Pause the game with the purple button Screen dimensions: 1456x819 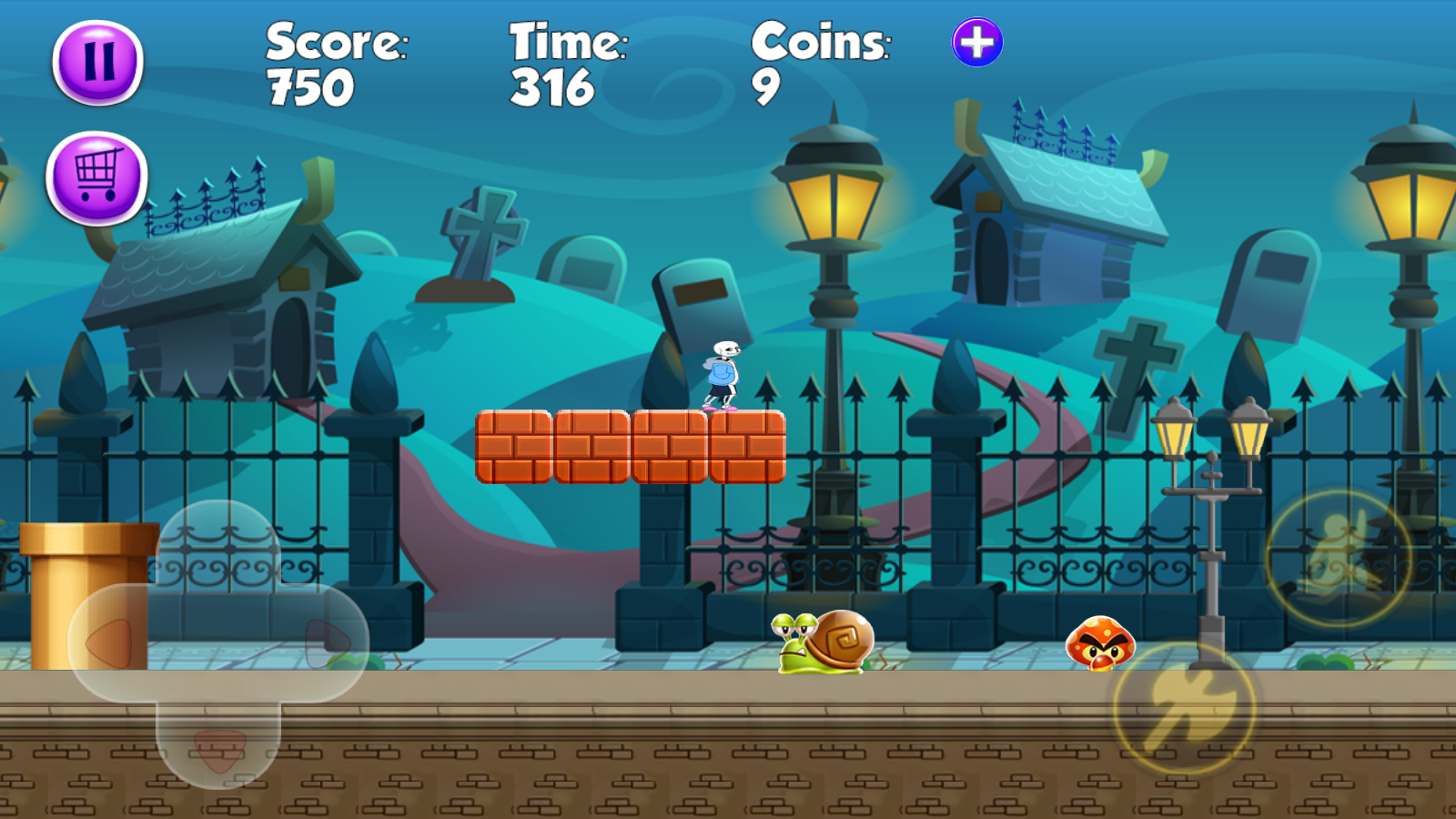coord(98,62)
